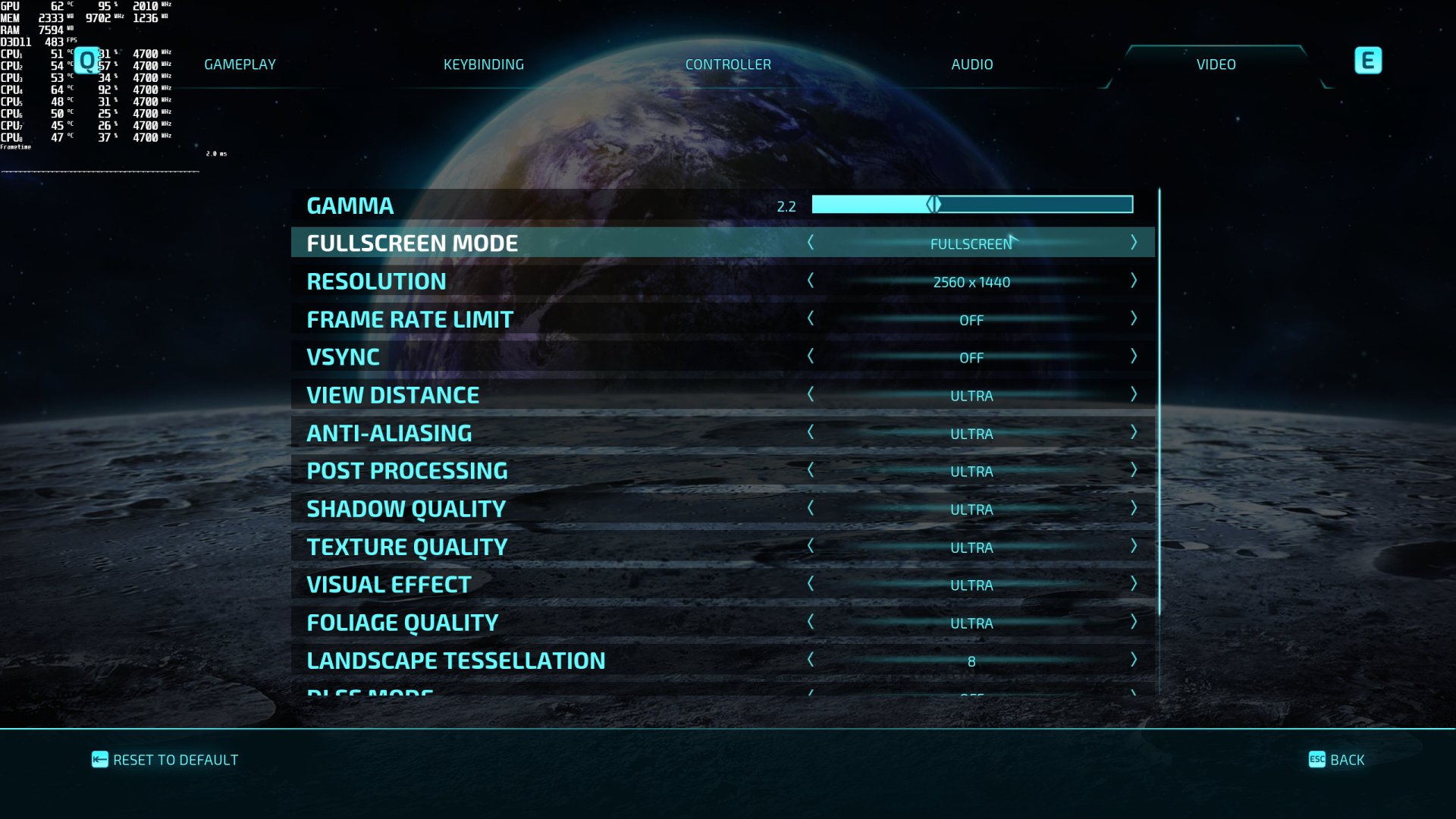The height and width of the screenshot is (819, 1456).
Task: Increase Landscape Tessellation with right chevron
Action: 1134,660
